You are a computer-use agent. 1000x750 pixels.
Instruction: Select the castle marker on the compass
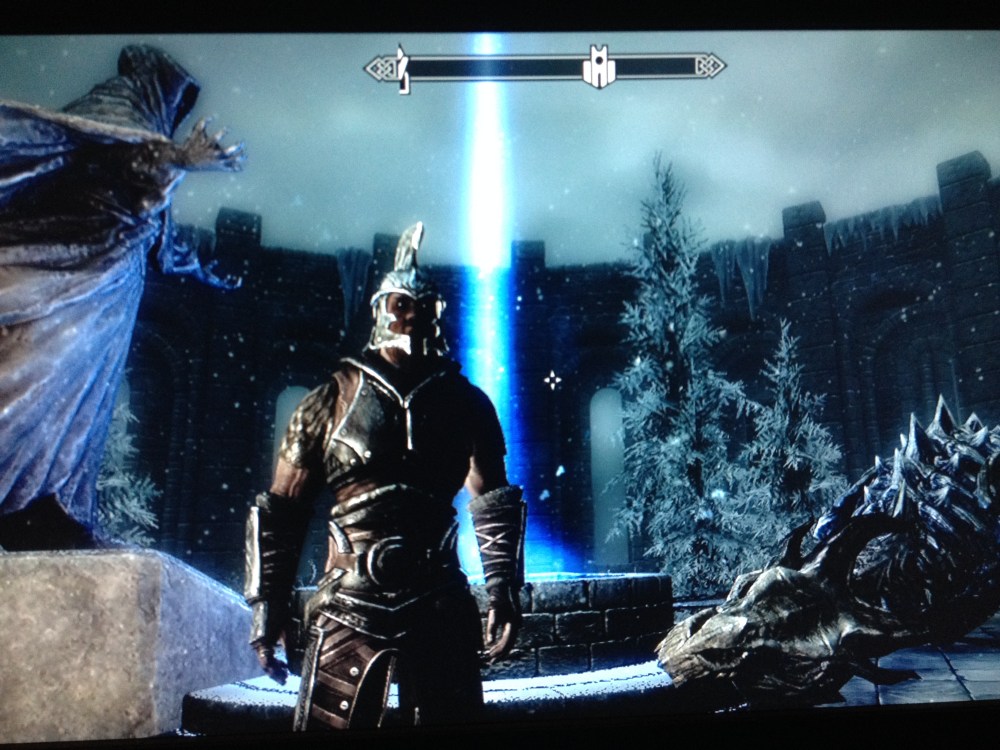tap(598, 67)
